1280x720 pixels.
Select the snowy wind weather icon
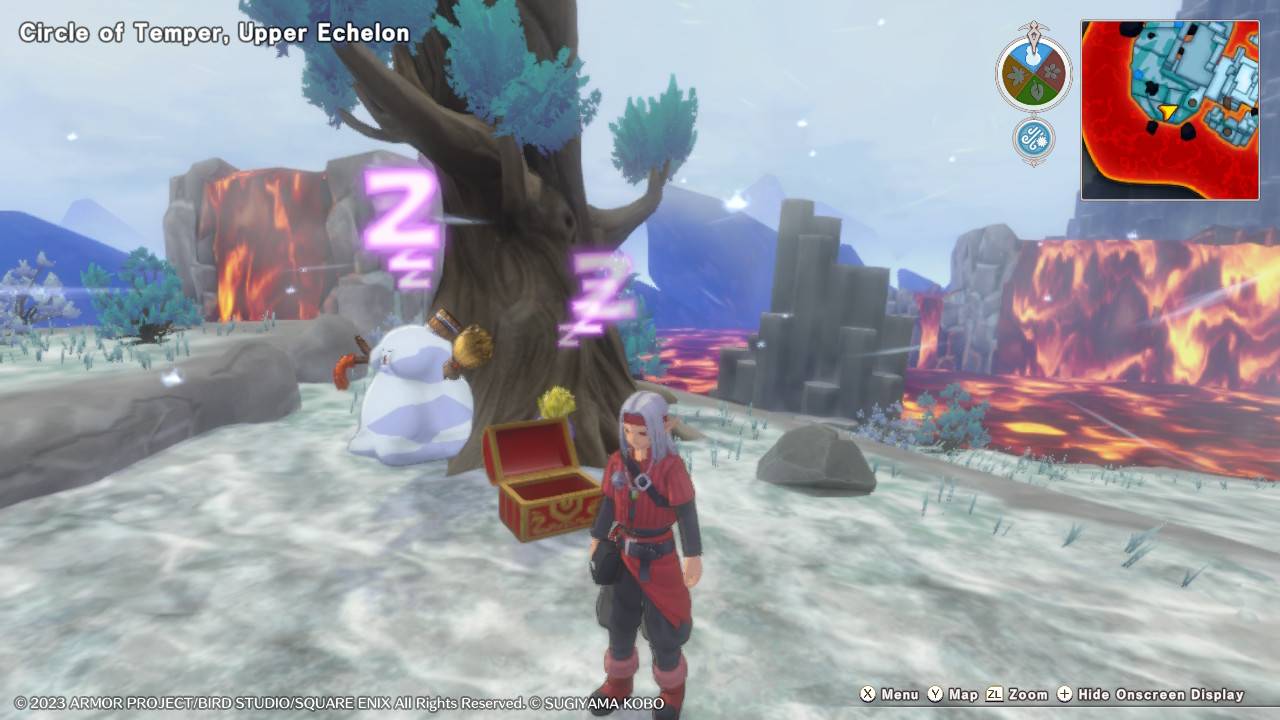pyautogui.click(x=1033, y=139)
